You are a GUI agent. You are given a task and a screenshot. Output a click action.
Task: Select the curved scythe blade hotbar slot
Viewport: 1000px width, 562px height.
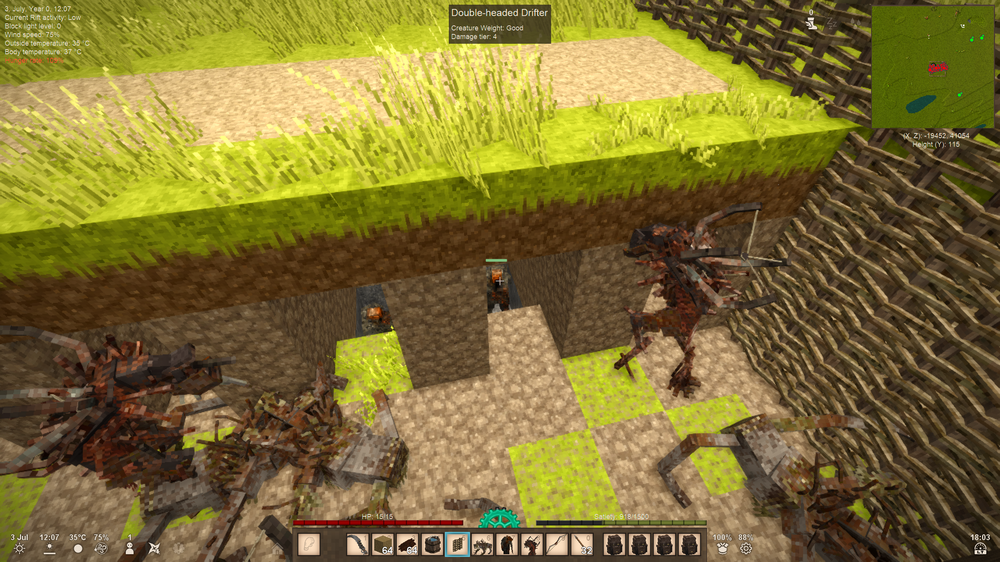tap(360, 545)
